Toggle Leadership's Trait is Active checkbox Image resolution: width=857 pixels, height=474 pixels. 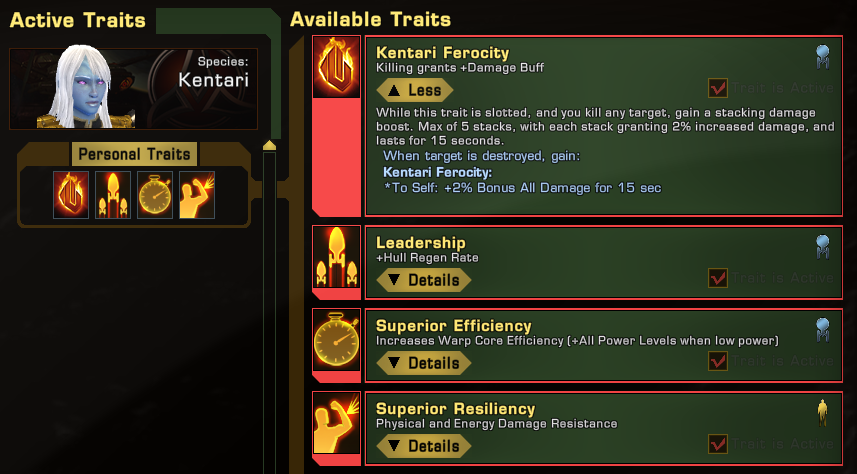pos(717,278)
